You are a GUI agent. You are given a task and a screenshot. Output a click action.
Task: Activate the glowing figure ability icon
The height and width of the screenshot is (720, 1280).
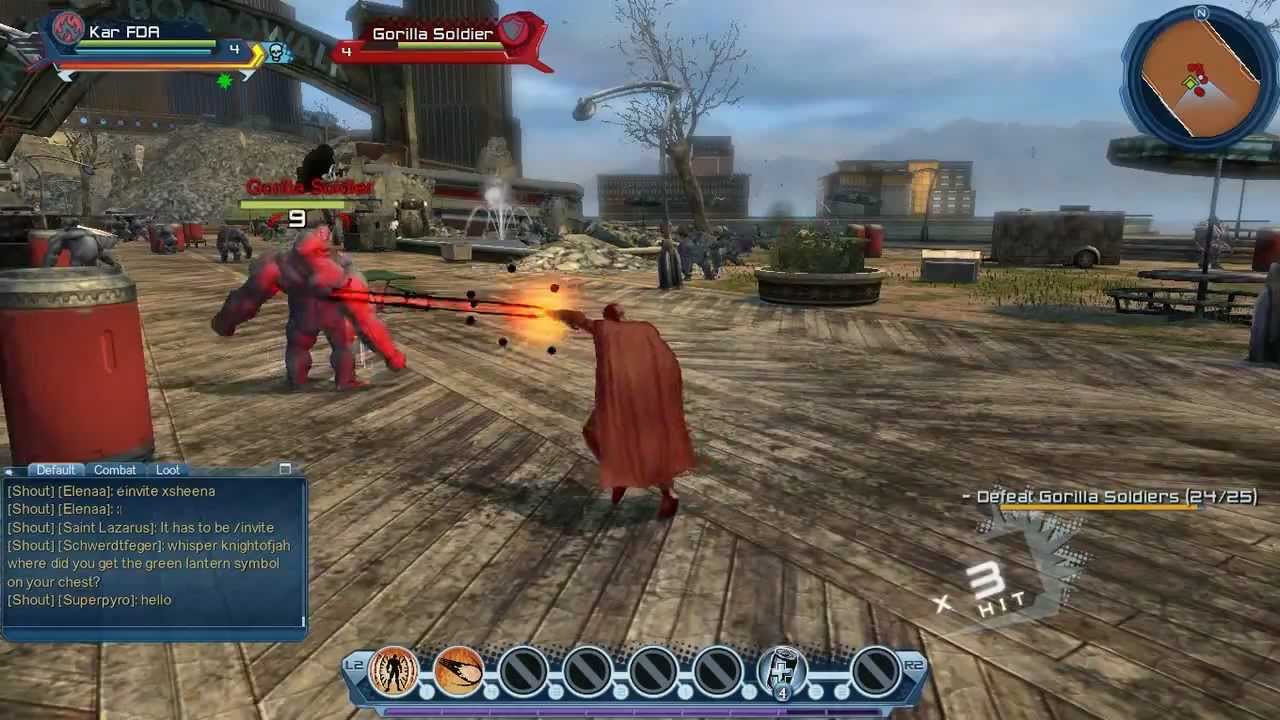click(x=394, y=670)
